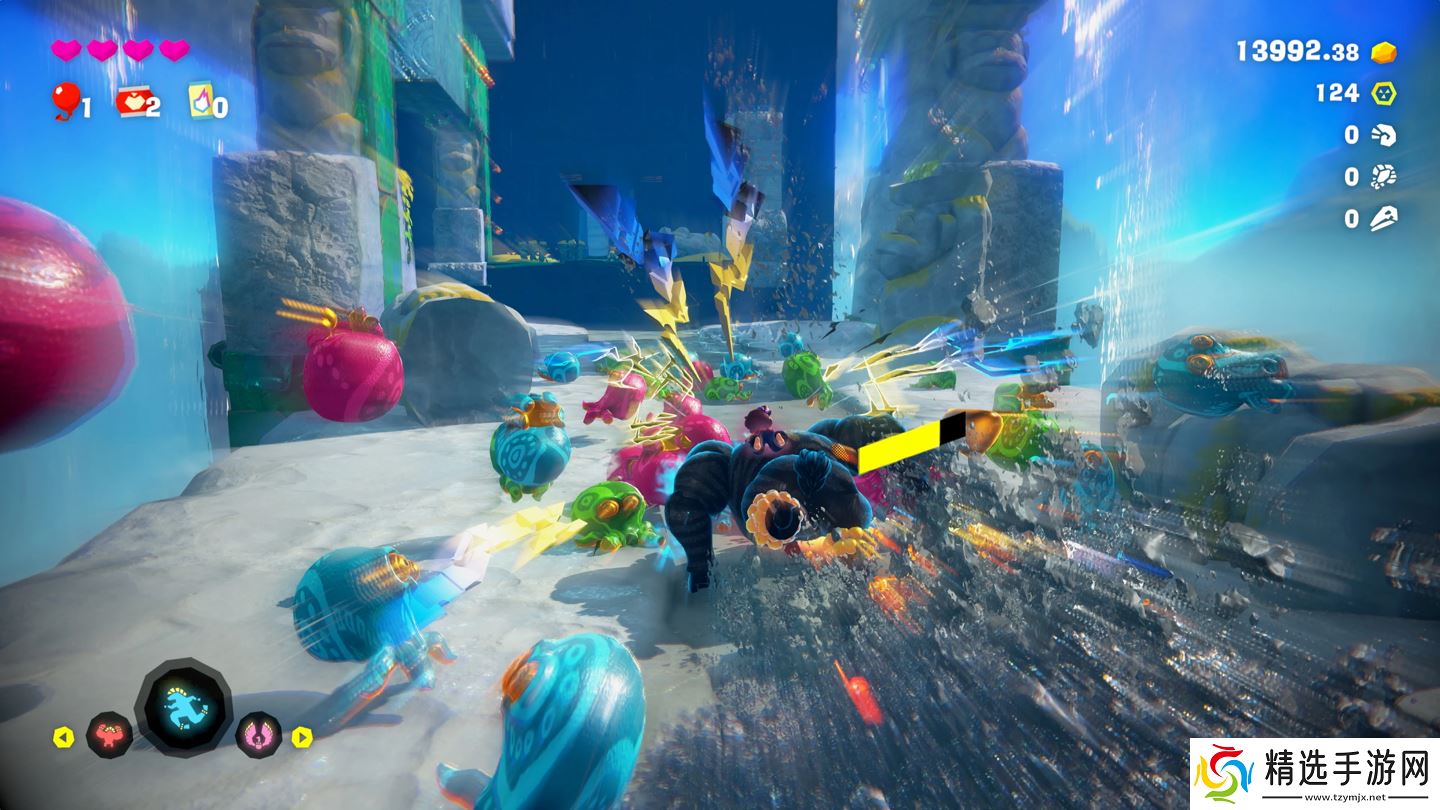Image resolution: width=1440 pixels, height=810 pixels.
Task: Use the red balloon item
Action: [x=66, y=100]
